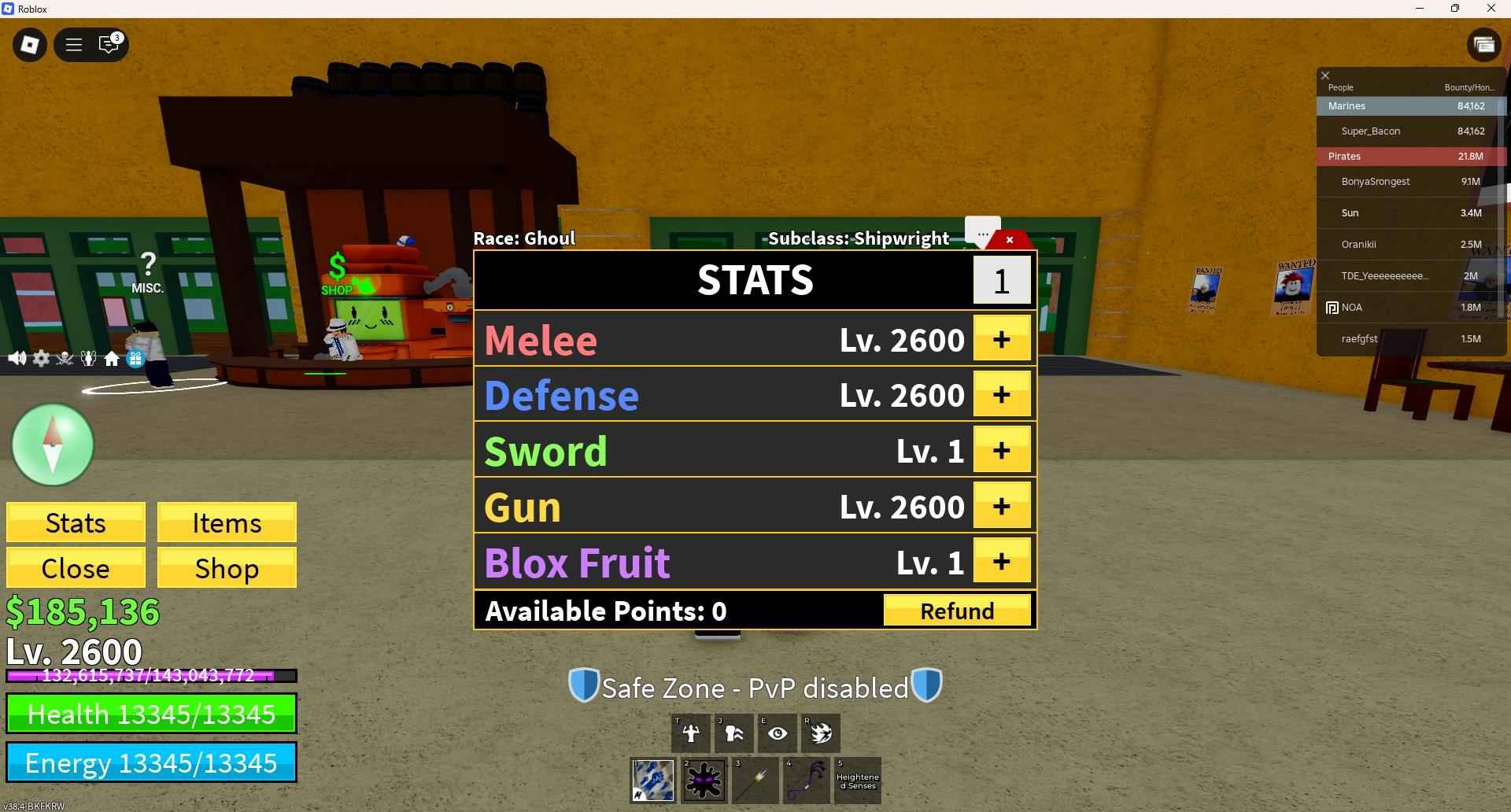Open emotes using the dancing figures icon
Screen dimensions: 1511x812
click(x=88, y=358)
